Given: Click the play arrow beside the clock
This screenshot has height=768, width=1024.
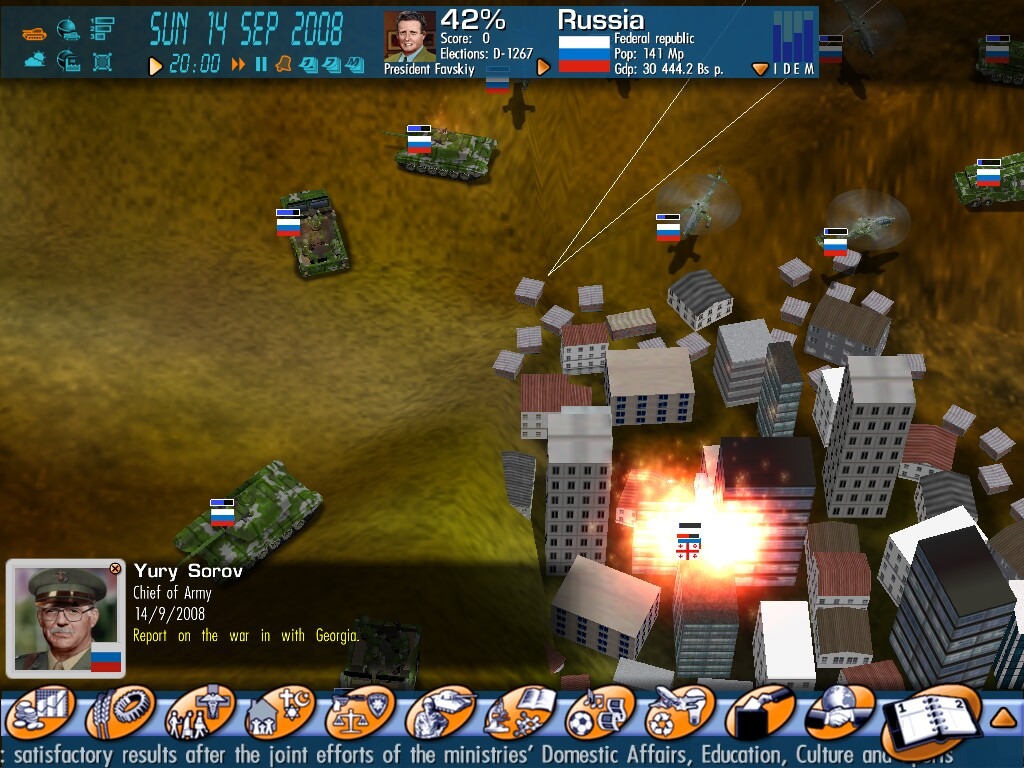Looking at the screenshot, I should tap(155, 66).
